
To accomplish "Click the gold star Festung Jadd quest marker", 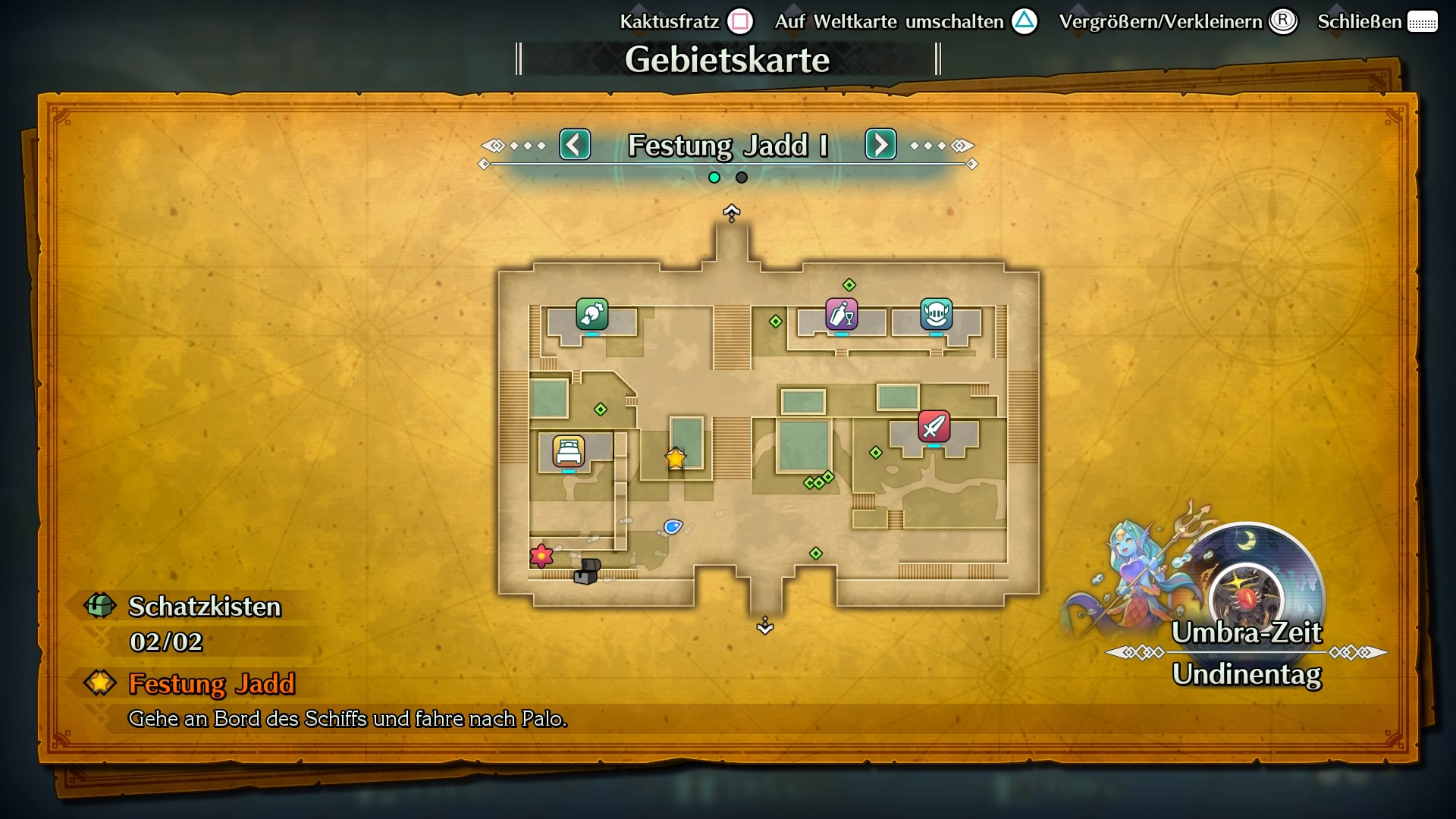I will coord(676,458).
